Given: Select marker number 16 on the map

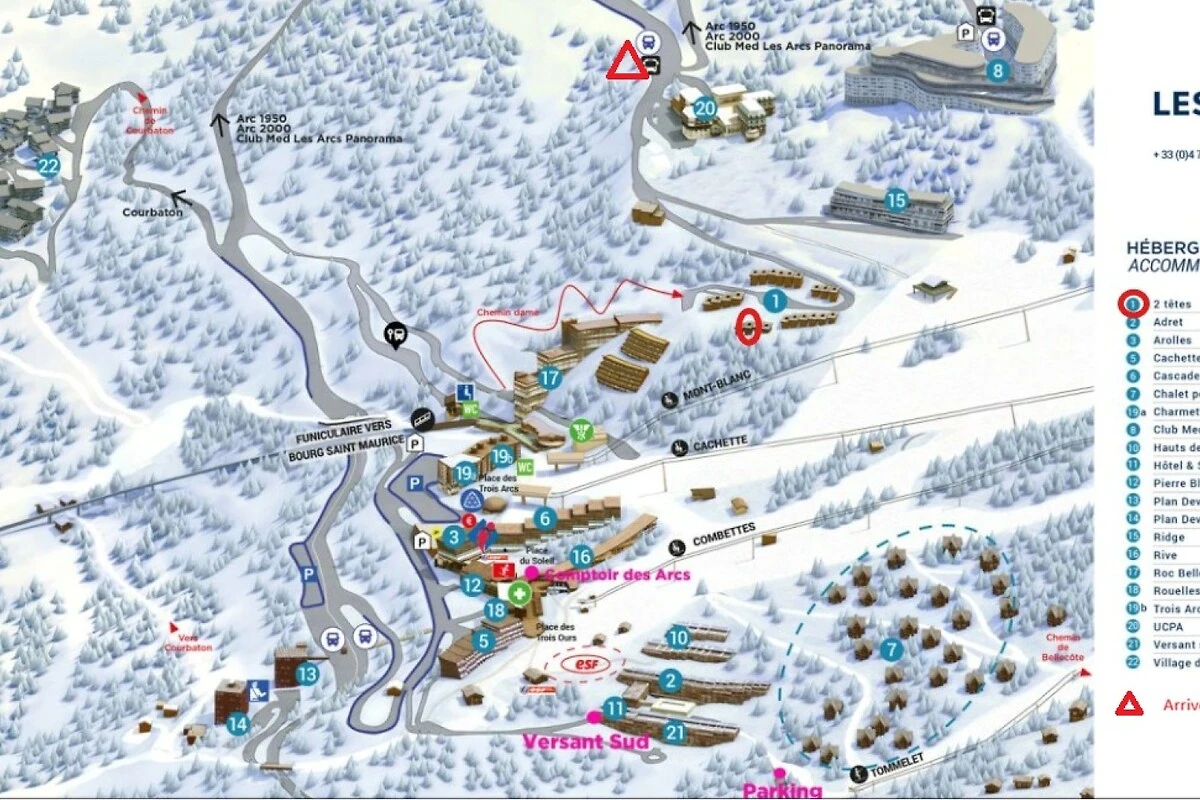Looking at the screenshot, I should point(581,557).
